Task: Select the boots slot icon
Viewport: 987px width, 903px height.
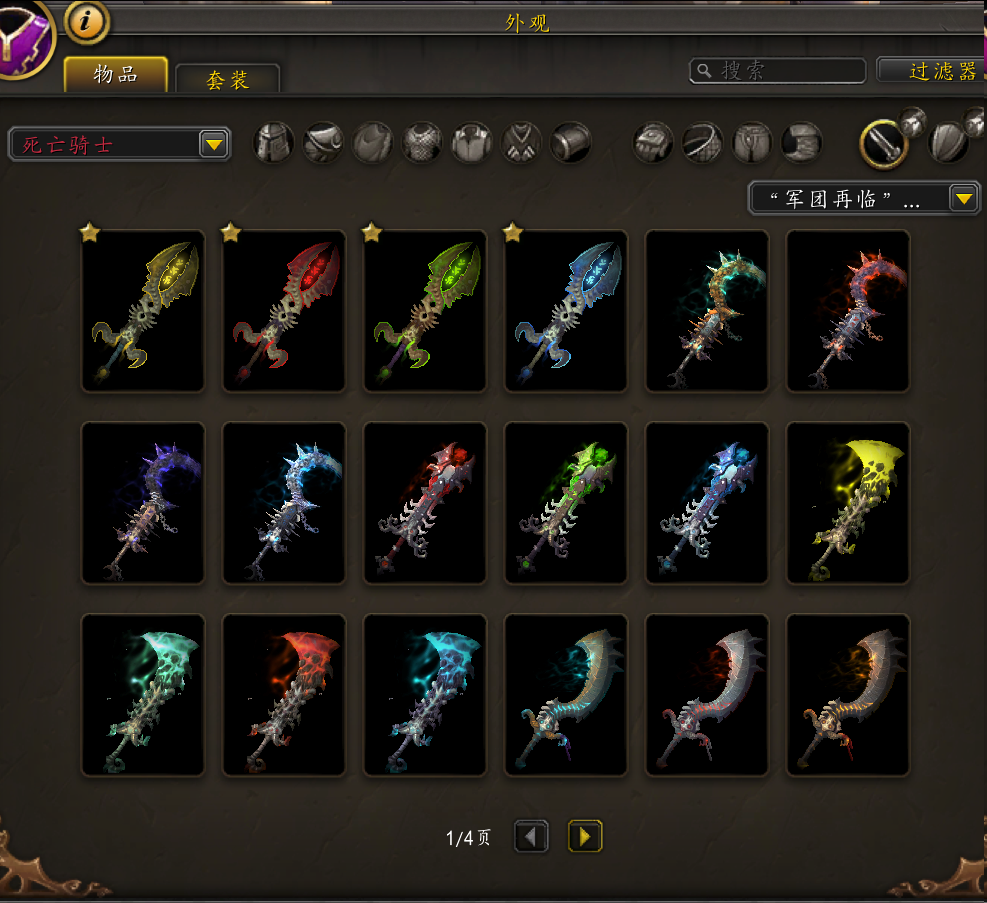Action: [x=801, y=143]
